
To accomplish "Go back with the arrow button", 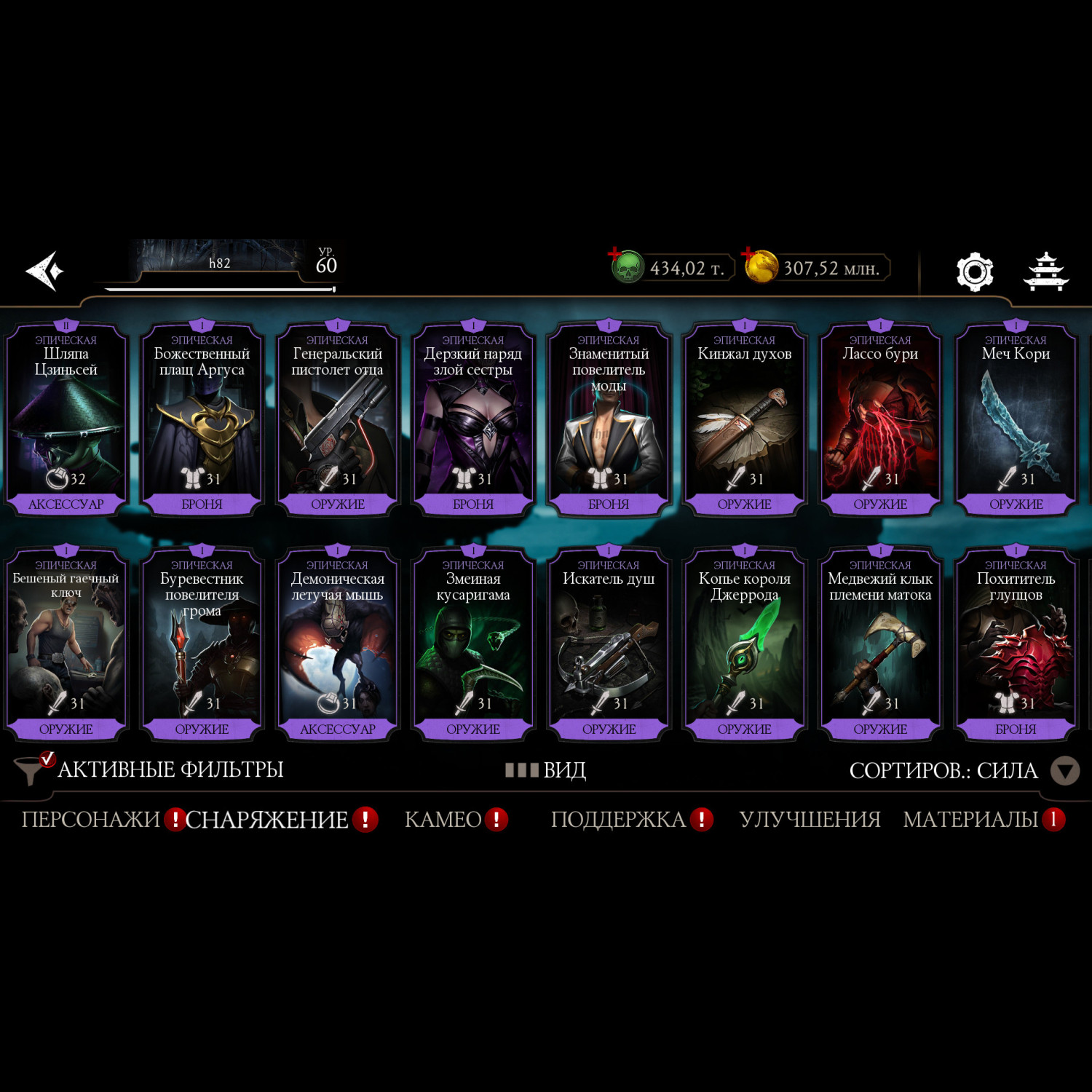I will point(45,272).
